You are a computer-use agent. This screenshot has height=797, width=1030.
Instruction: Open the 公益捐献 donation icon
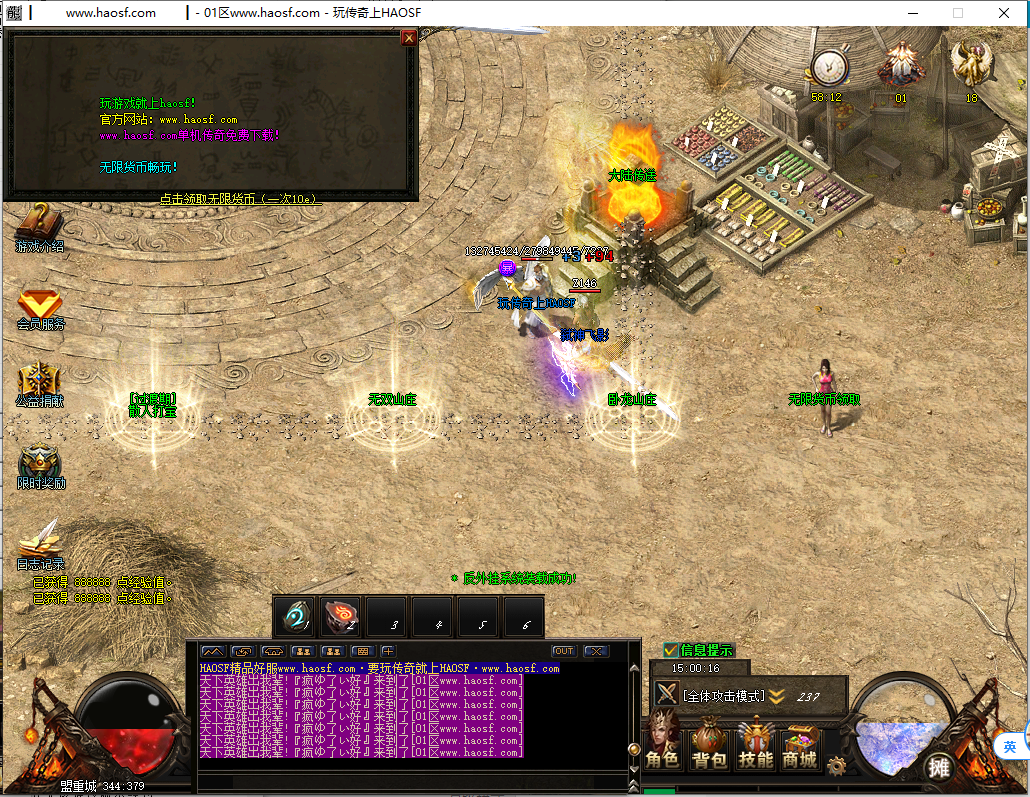coord(39,381)
